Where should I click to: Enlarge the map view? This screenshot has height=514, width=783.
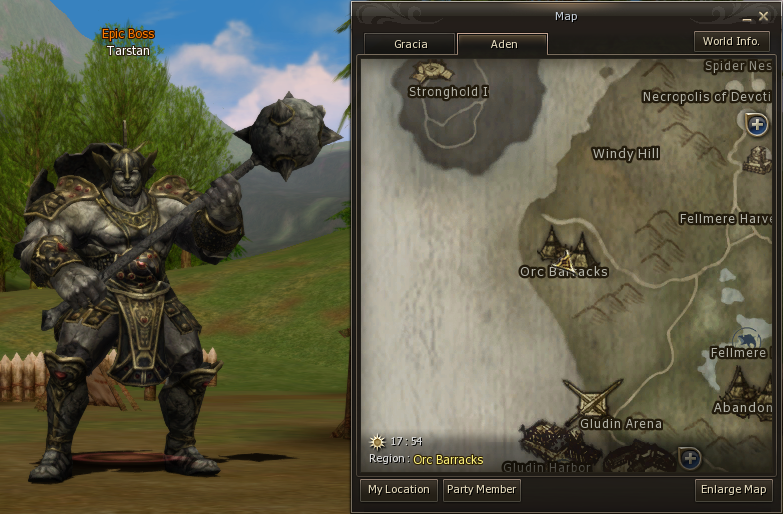tap(733, 490)
